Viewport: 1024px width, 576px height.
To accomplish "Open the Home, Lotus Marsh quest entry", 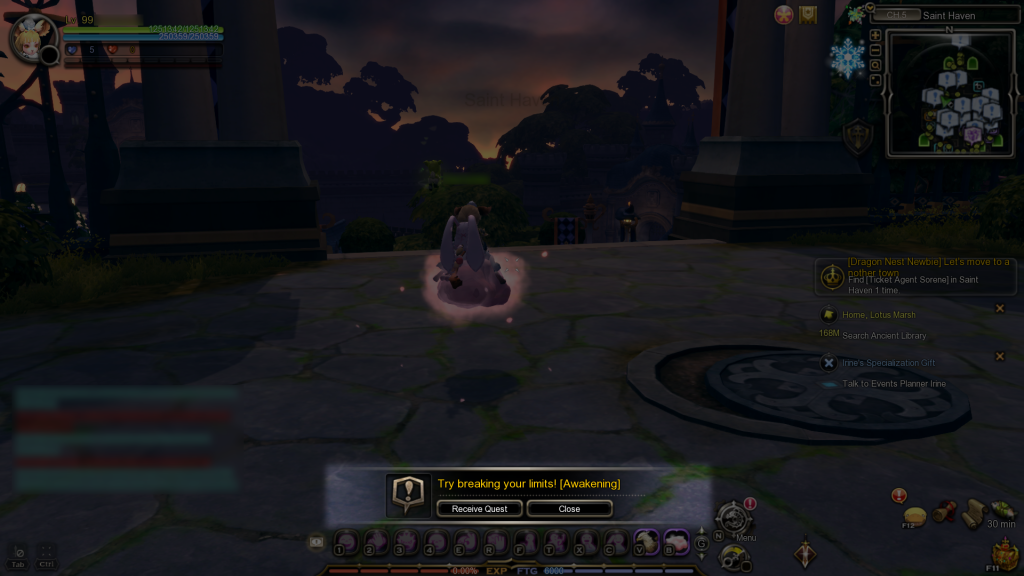I will pos(880,315).
